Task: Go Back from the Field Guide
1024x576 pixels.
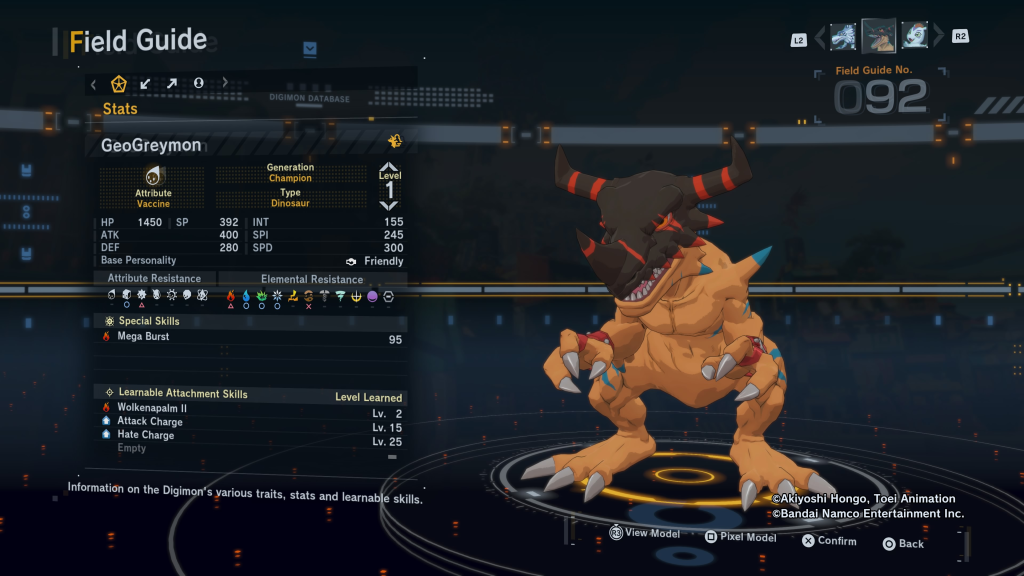Action: click(902, 543)
